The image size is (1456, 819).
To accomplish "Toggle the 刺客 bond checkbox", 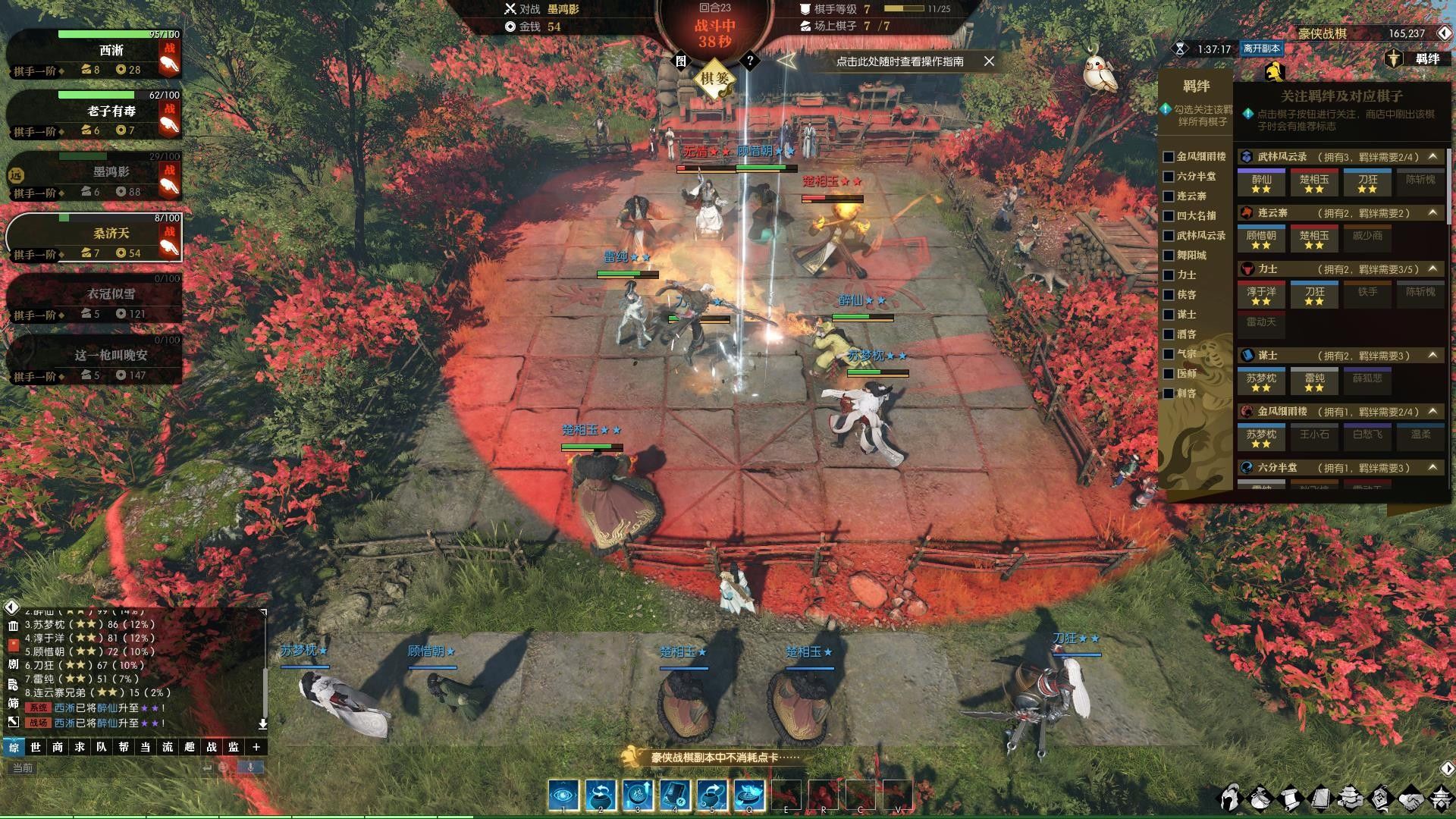I will pos(1169,394).
